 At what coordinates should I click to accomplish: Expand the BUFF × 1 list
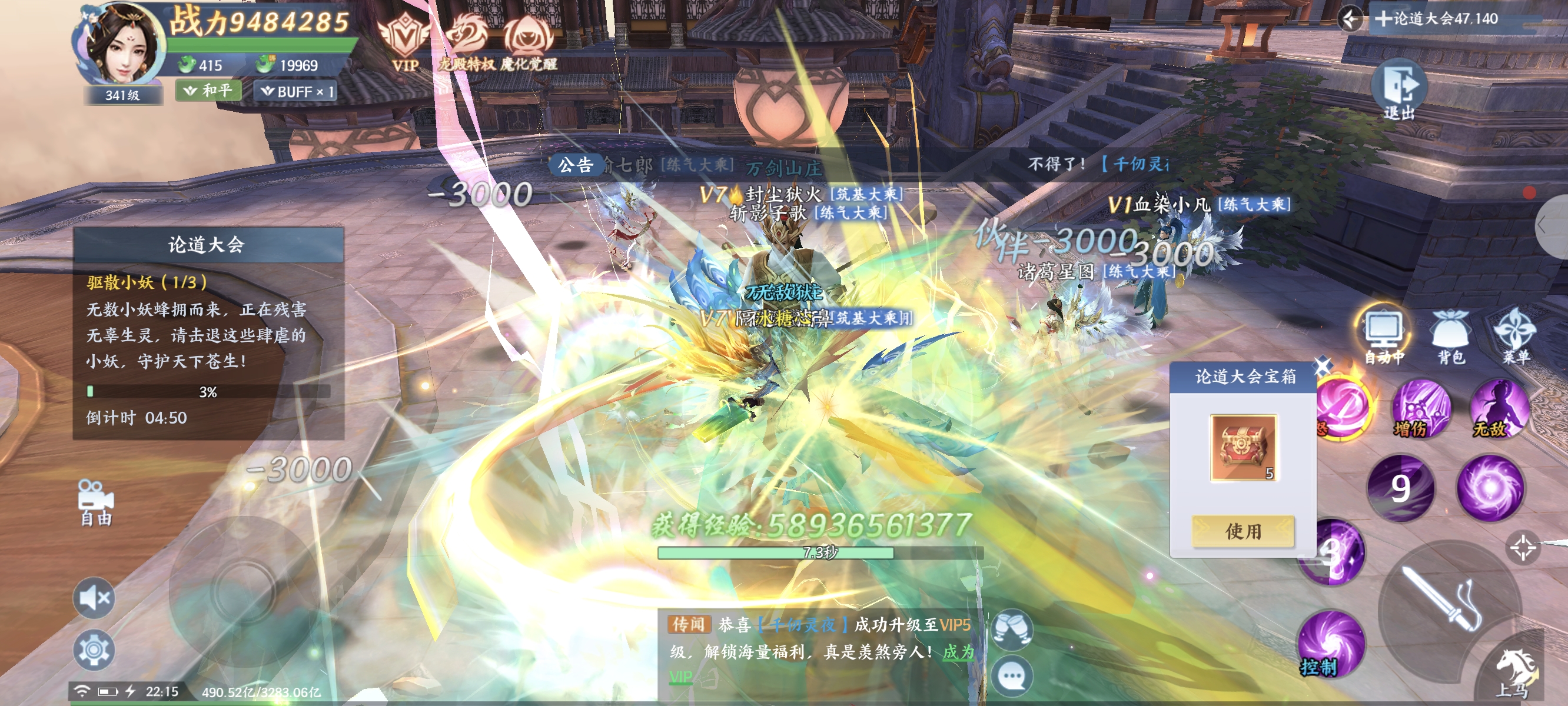[x=297, y=91]
